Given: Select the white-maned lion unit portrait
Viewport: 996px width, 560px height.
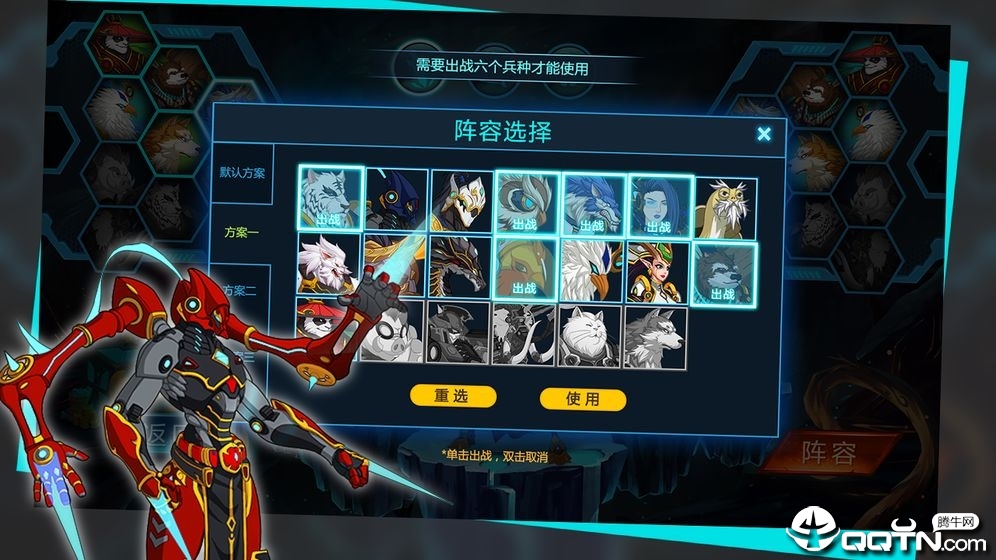Looking at the screenshot, I should coord(328,266).
